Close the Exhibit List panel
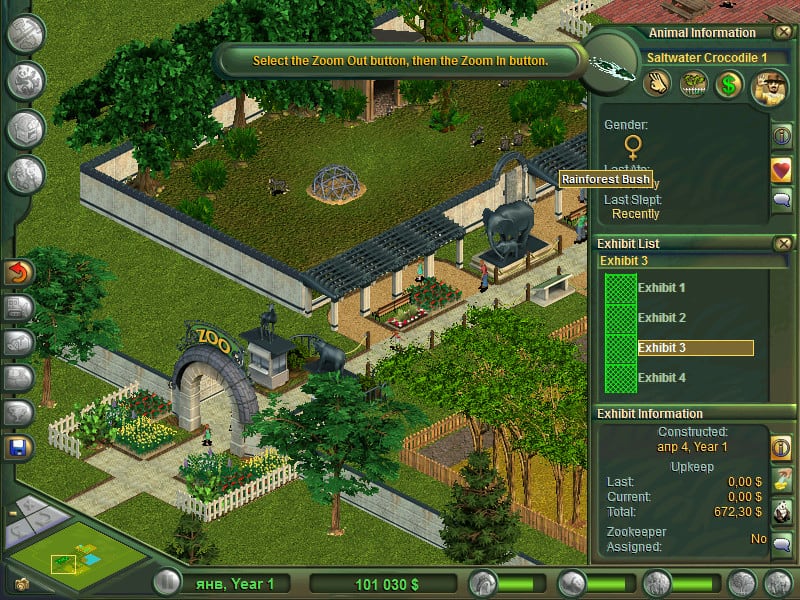 tap(782, 243)
